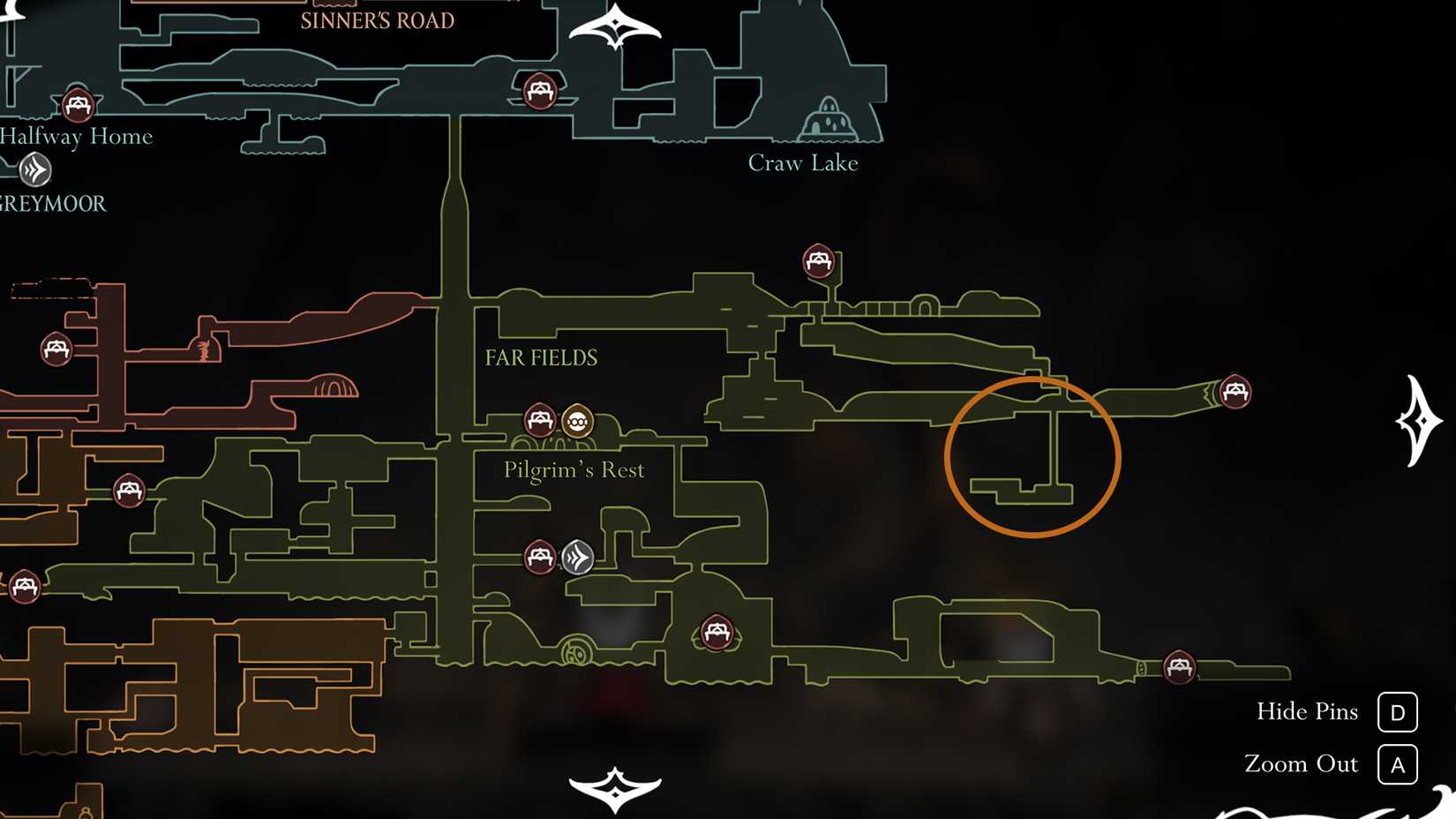Expand the map upward via the top arrow
The image size is (1456, 819).
click(x=615, y=25)
